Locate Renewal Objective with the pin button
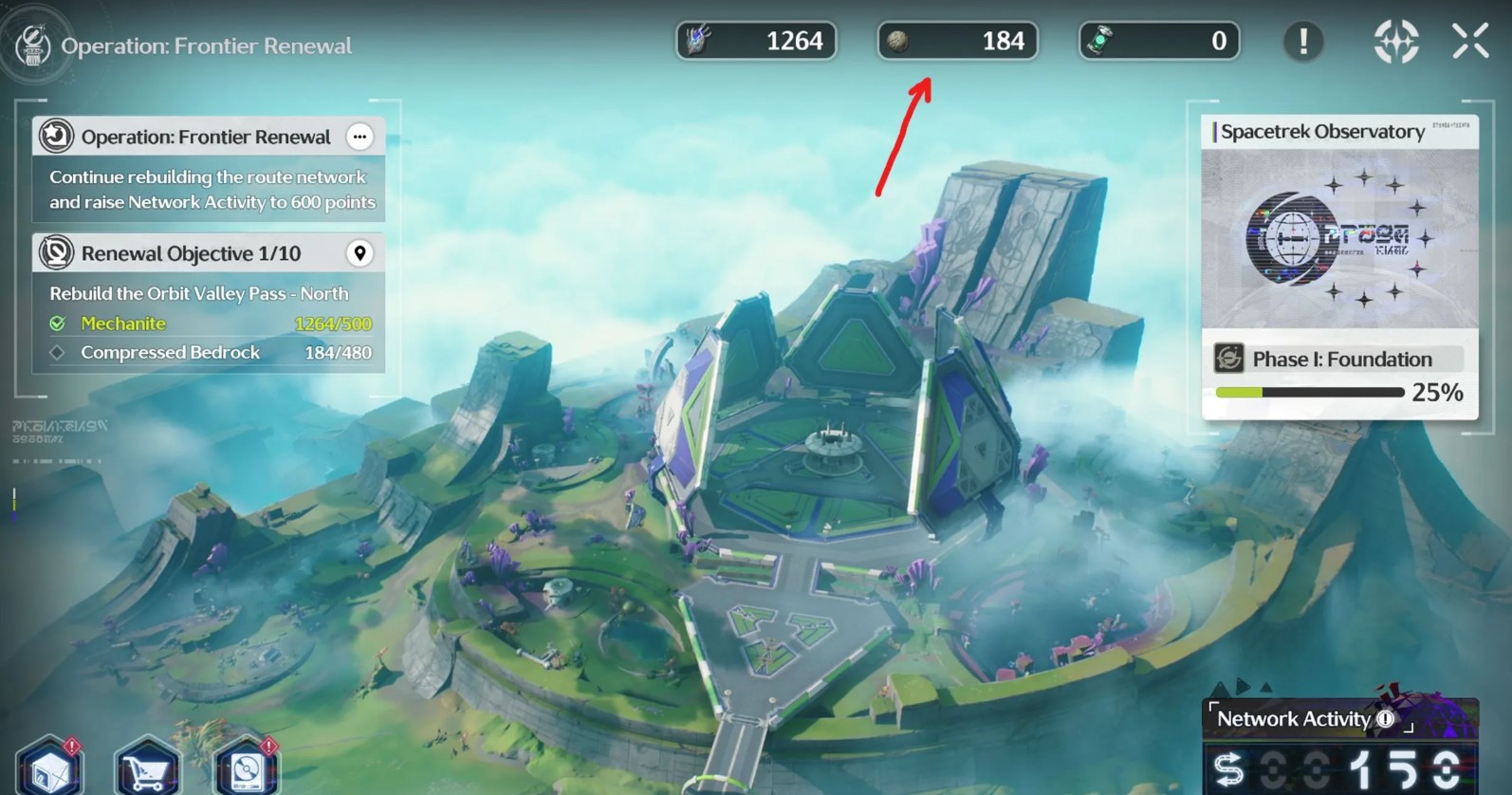The height and width of the screenshot is (795, 1512). click(x=360, y=253)
